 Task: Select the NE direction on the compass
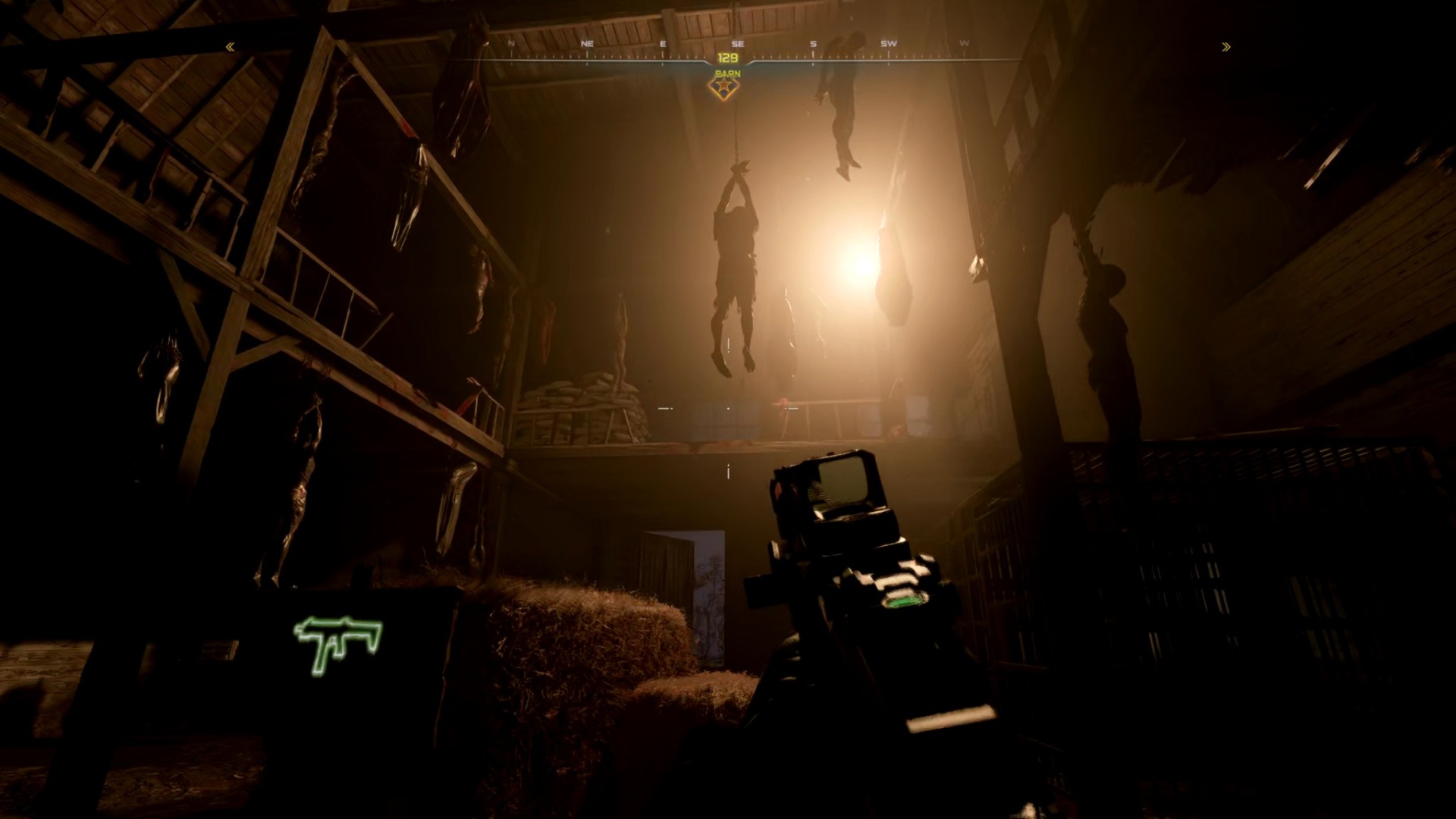point(586,43)
